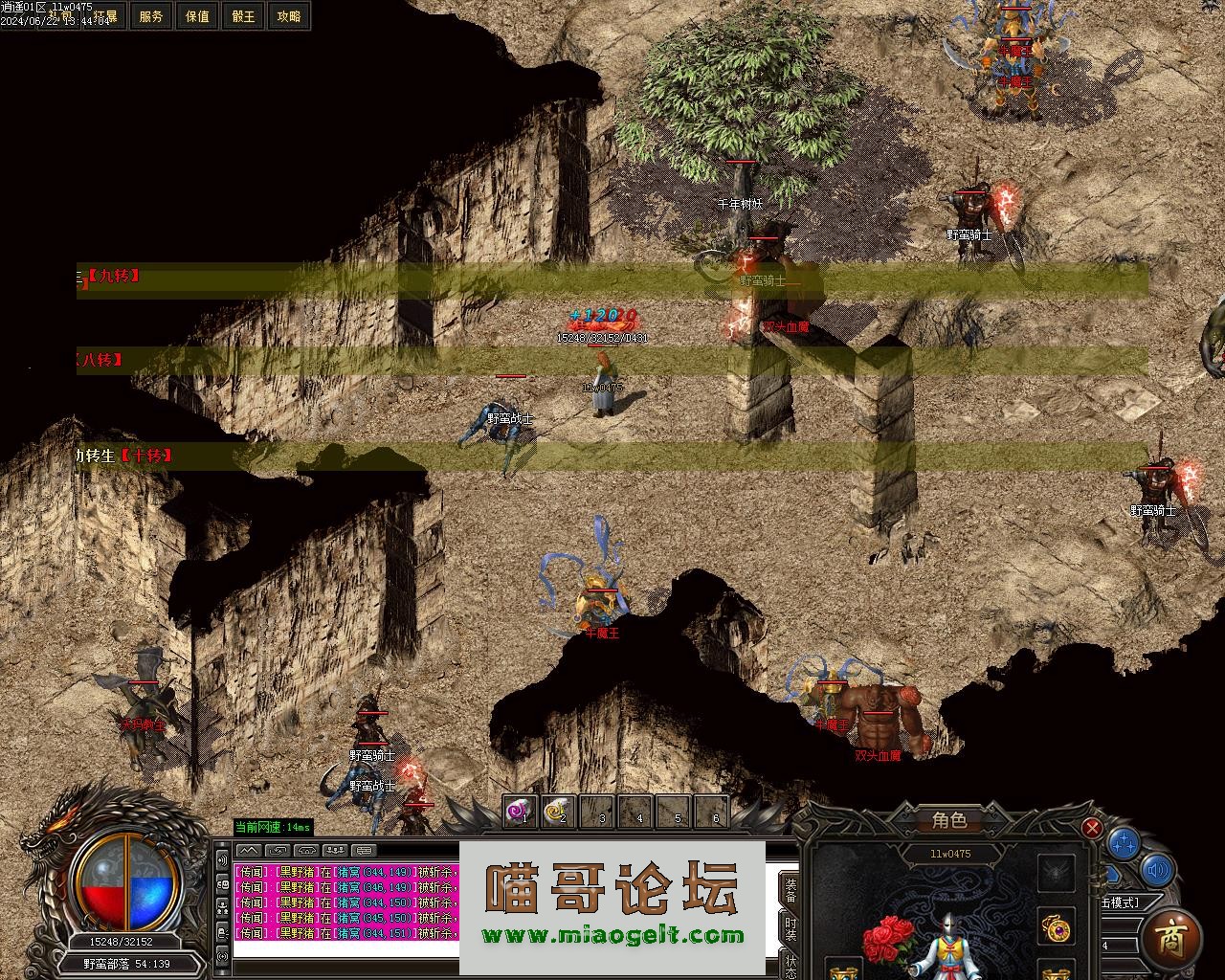
Task: Open the 骰王 dice king menu
Action: (243, 16)
